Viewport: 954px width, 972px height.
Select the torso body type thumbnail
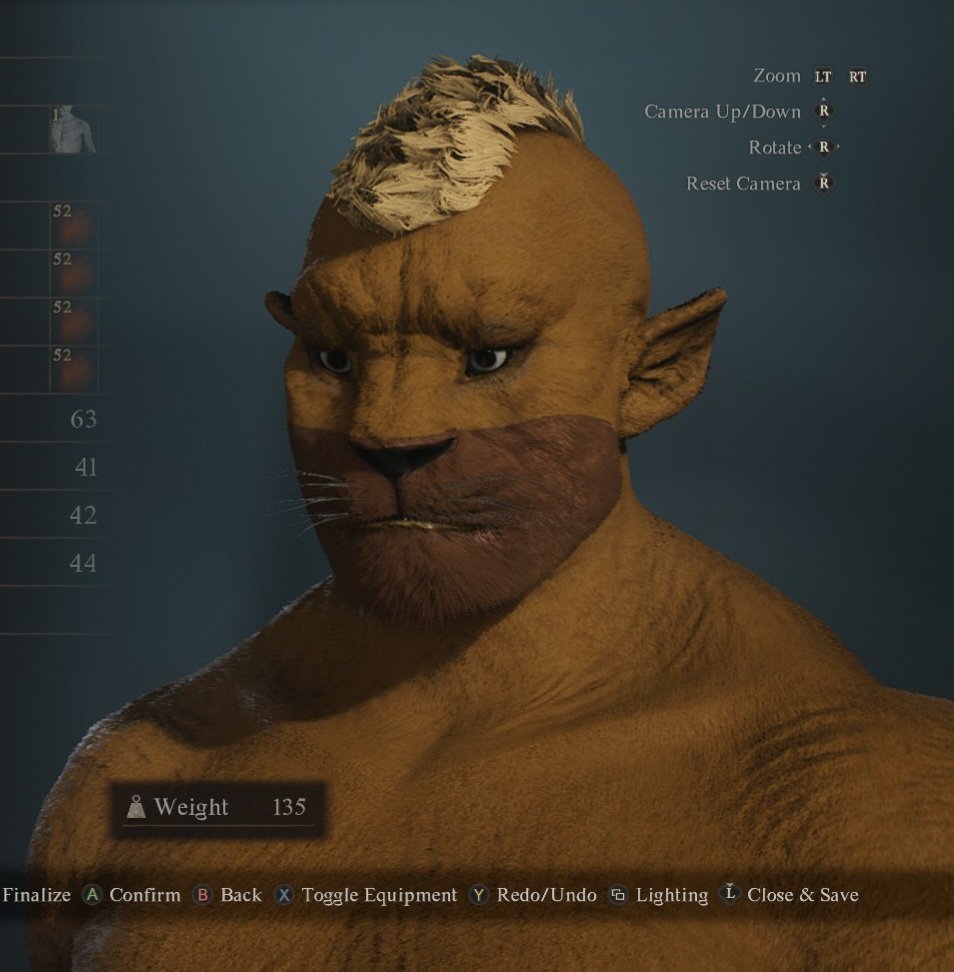point(73,130)
